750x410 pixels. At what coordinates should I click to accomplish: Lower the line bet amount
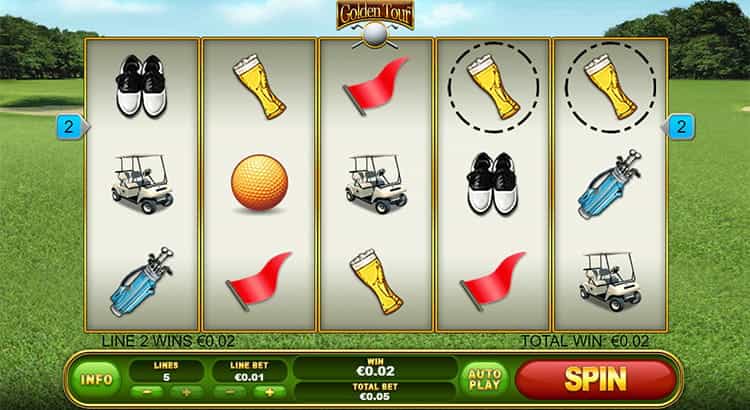(229, 391)
